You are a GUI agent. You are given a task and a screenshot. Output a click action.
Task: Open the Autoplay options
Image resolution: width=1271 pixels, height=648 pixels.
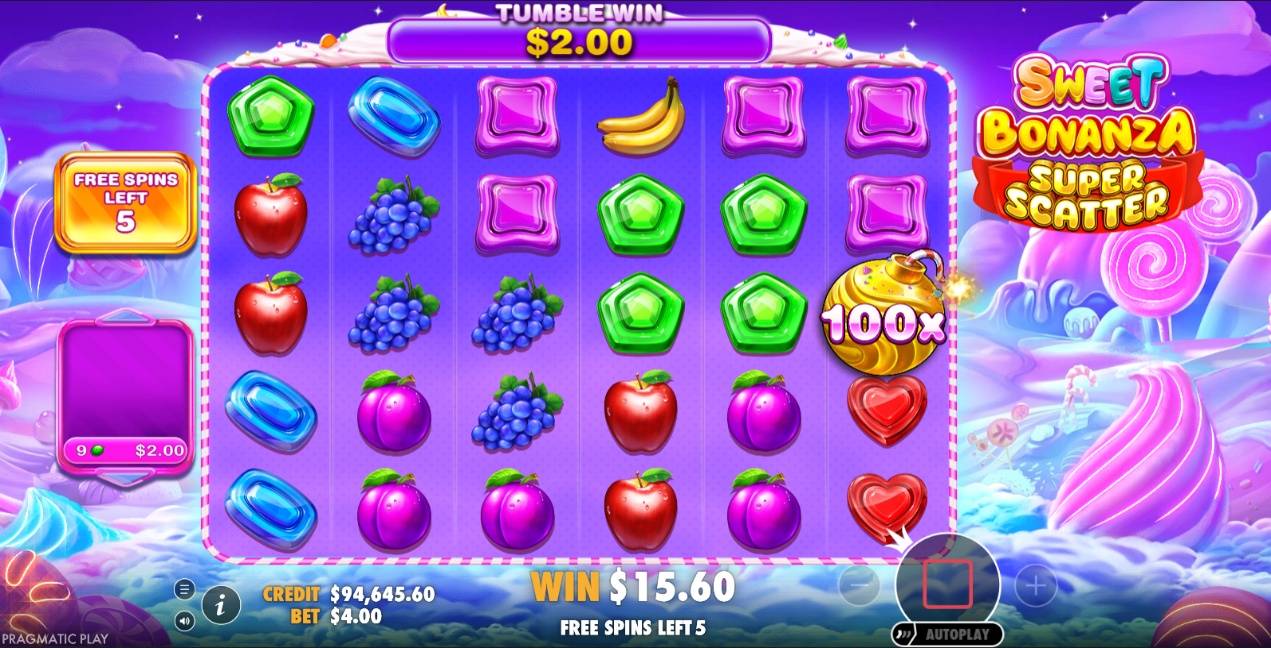pyautogui.click(x=947, y=634)
